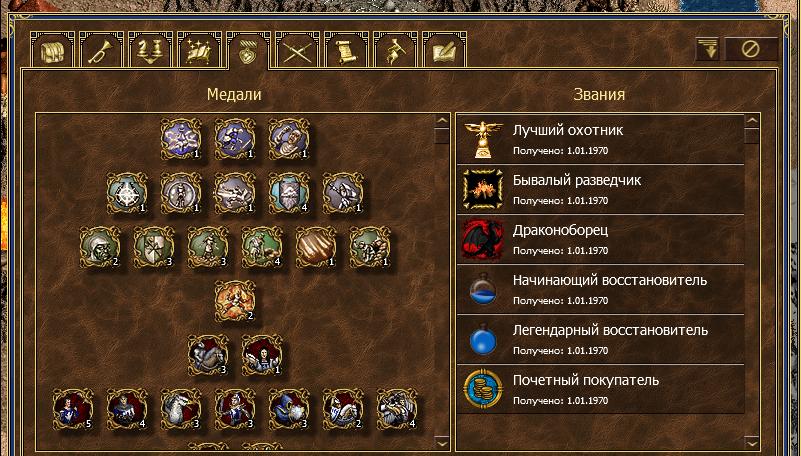Pick the Начинающий восстановитель title
The height and width of the screenshot is (456, 801).
click(x=600, y=289)
